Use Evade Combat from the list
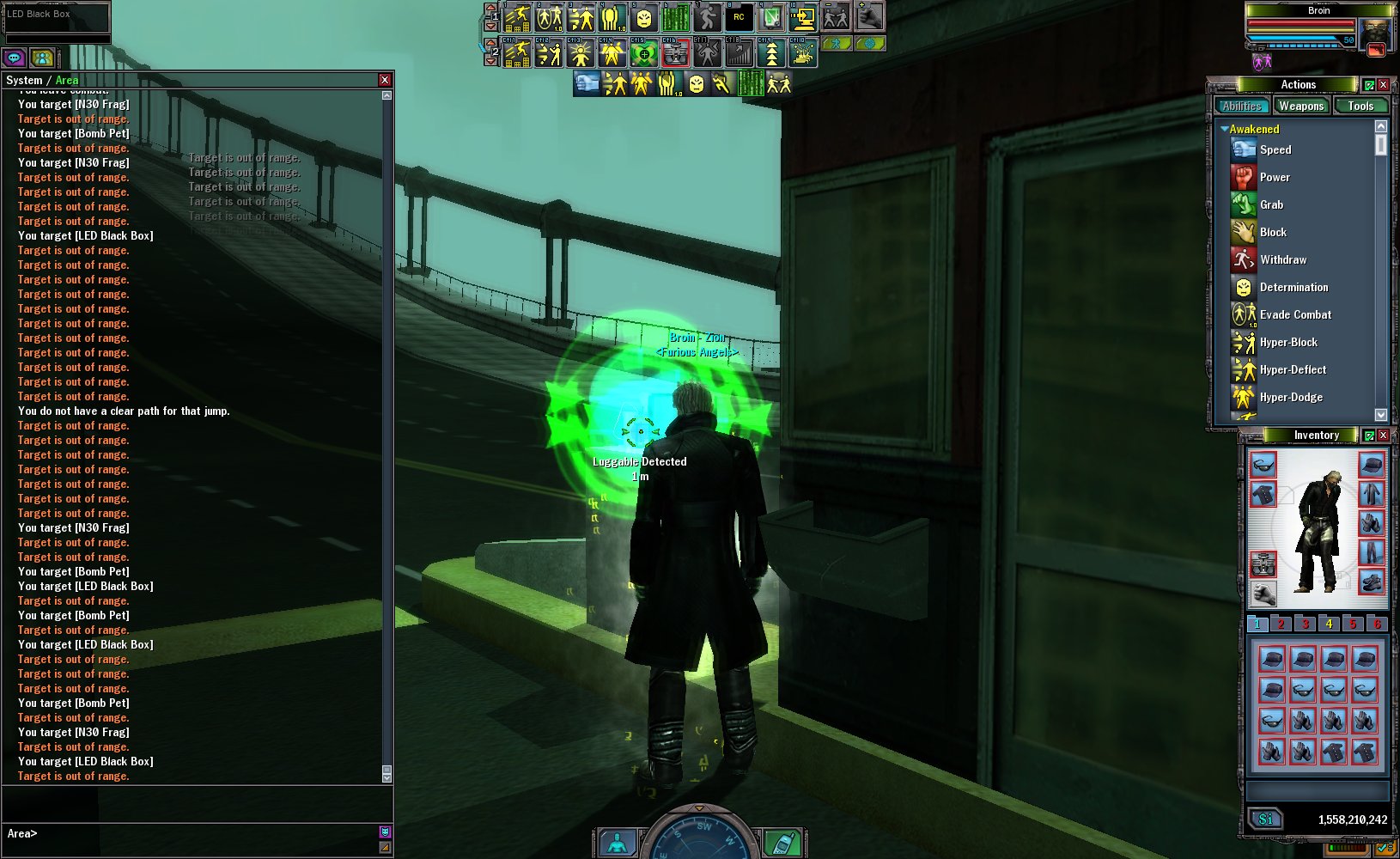Screen dimensions: 1400x859 pyautogui.click(x=1295, y=315)
